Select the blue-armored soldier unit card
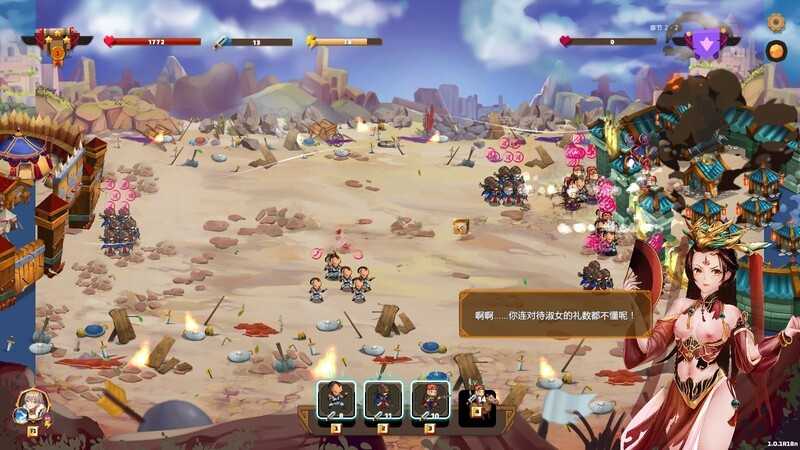Viewport: 800px width, 450px height. [383, 399]
